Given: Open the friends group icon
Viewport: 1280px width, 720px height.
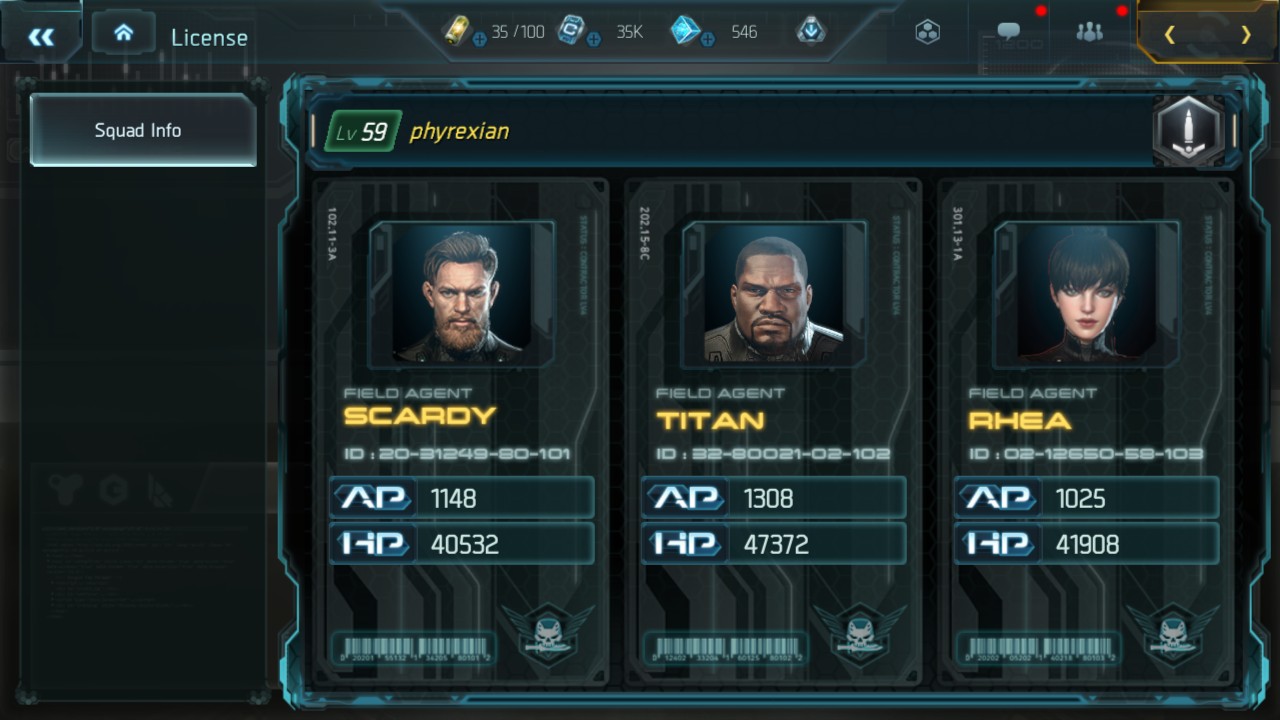Looking at the screenshot, I should [x=1089, y=32].
